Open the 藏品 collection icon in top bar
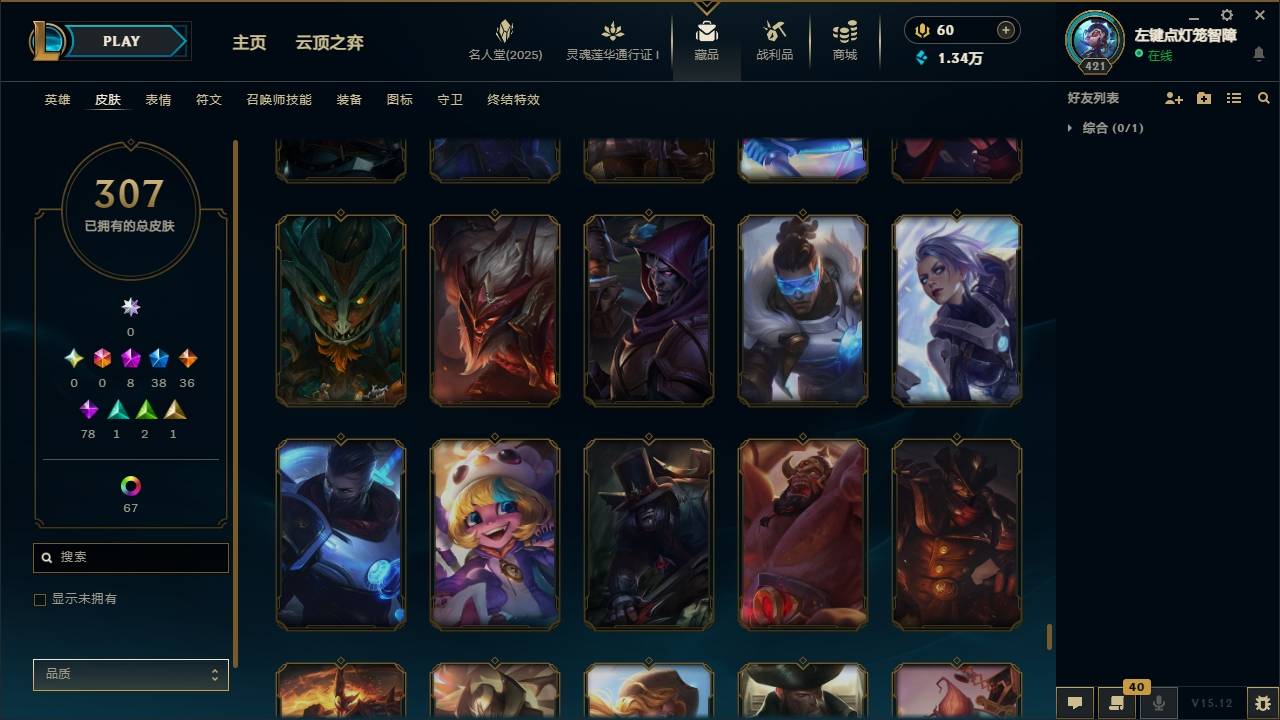The image size is (1280, 720). click(x=707, y=40)
